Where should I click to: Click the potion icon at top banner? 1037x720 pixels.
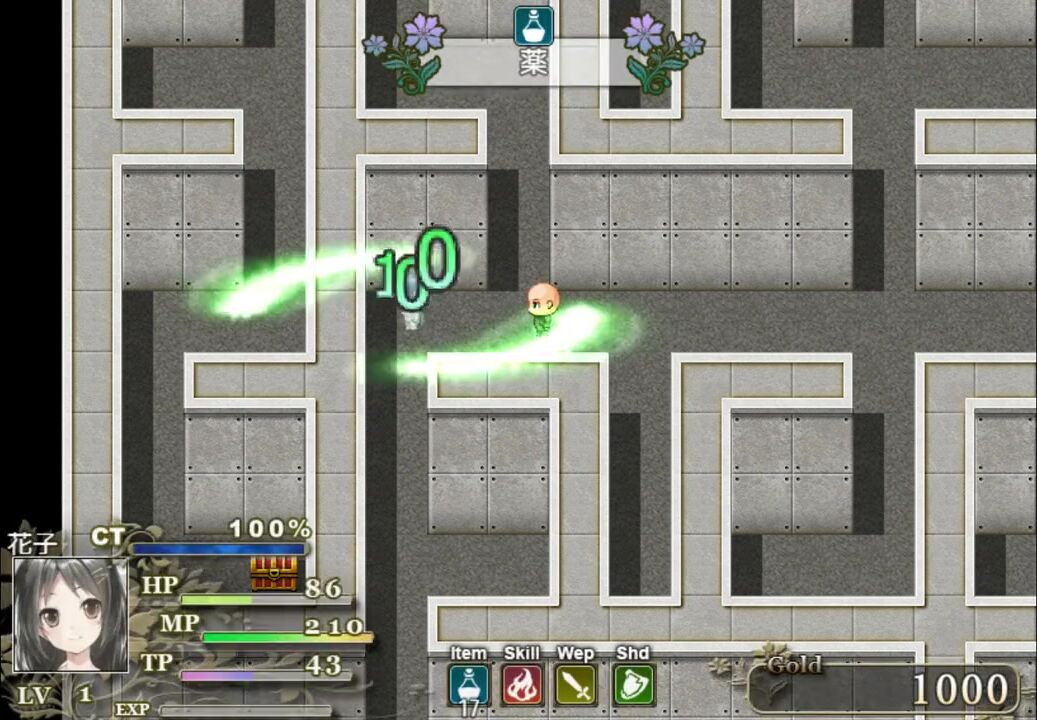pyautogui.click(x=533, y=26)
